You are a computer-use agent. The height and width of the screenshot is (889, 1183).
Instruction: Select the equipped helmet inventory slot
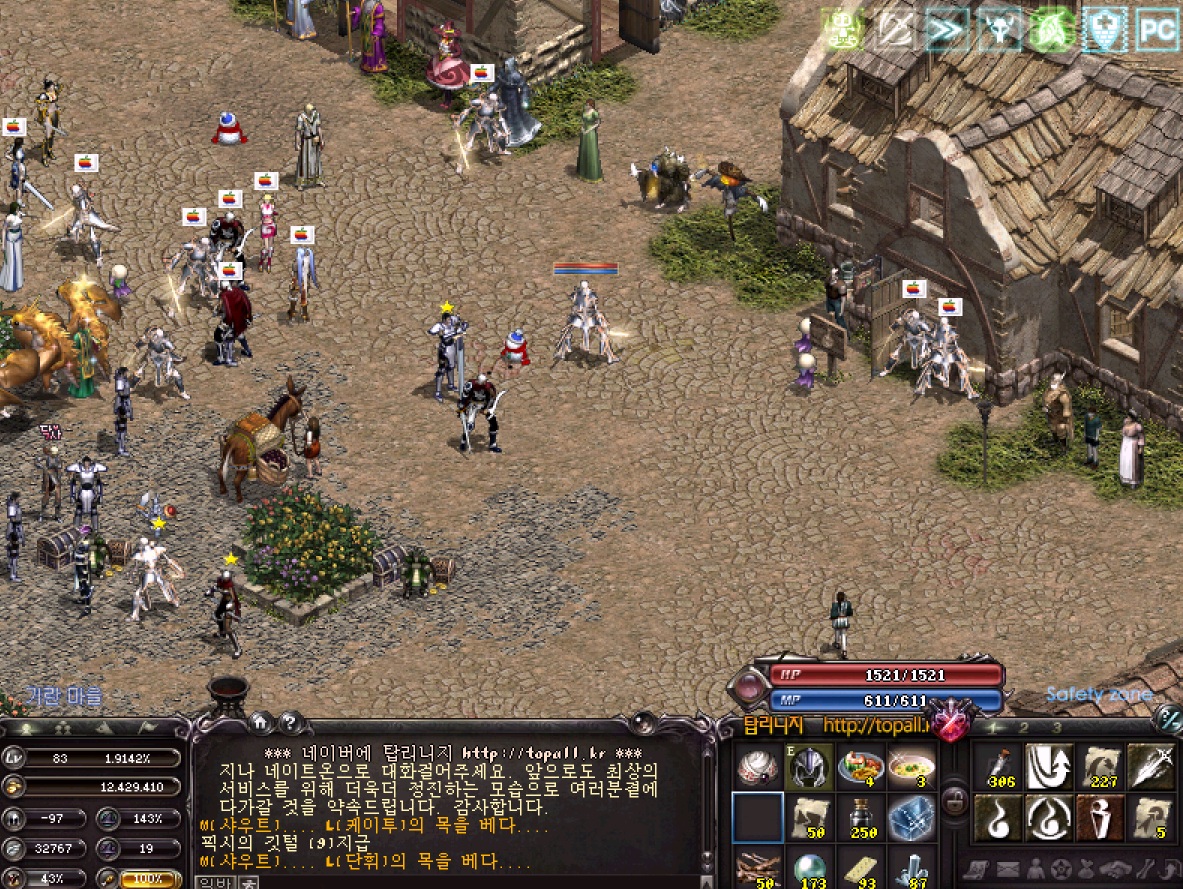810,767
